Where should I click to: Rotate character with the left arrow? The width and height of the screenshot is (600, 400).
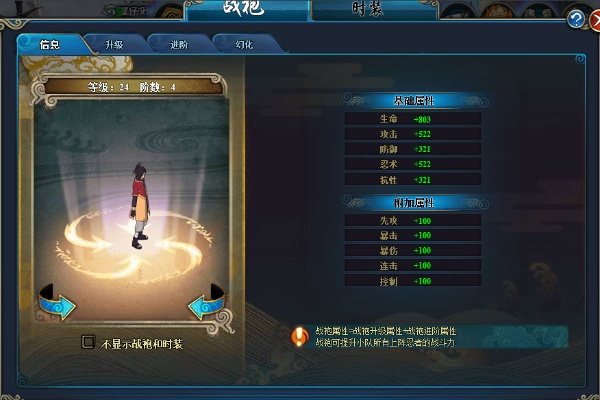point(58,302)
